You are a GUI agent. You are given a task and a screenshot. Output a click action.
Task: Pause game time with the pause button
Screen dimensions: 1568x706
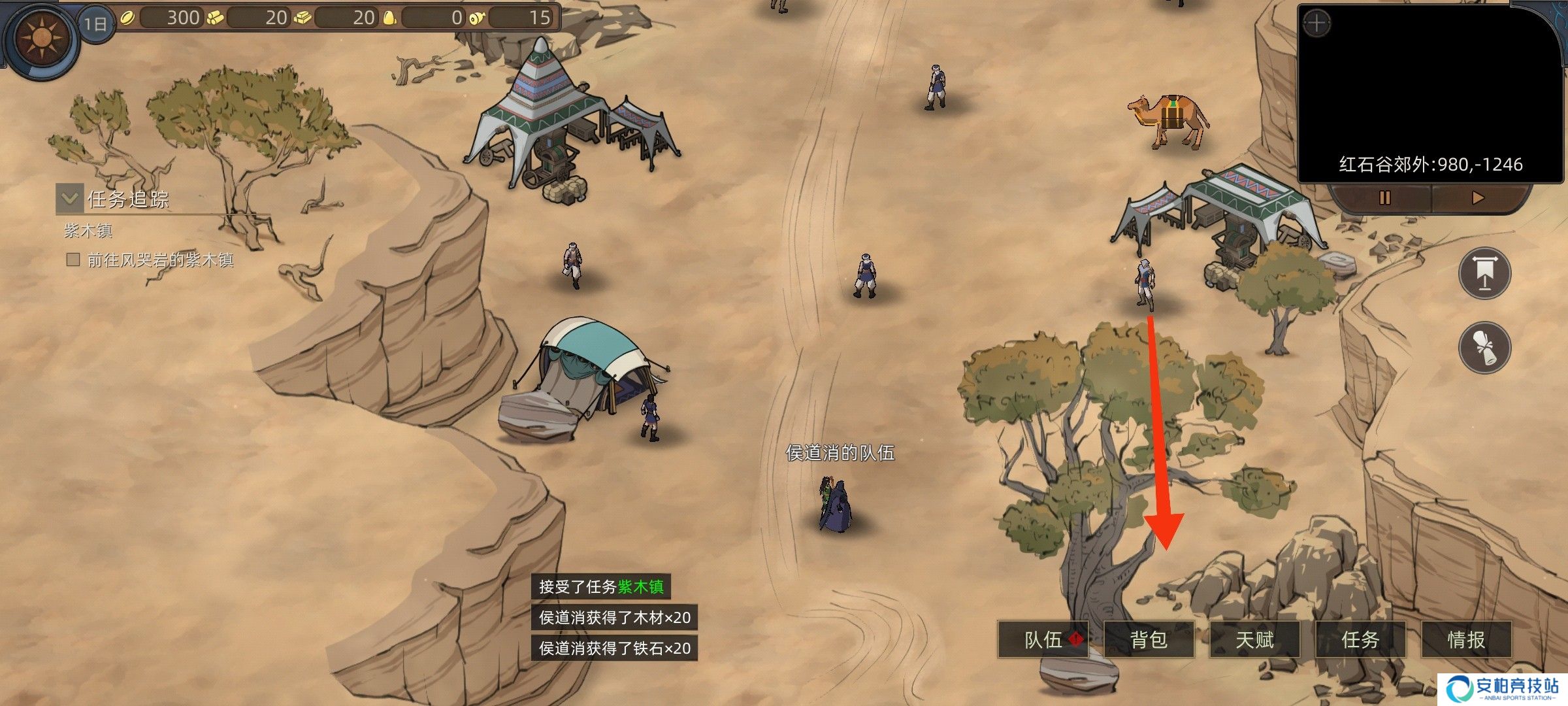click(x=1384, y=197)
